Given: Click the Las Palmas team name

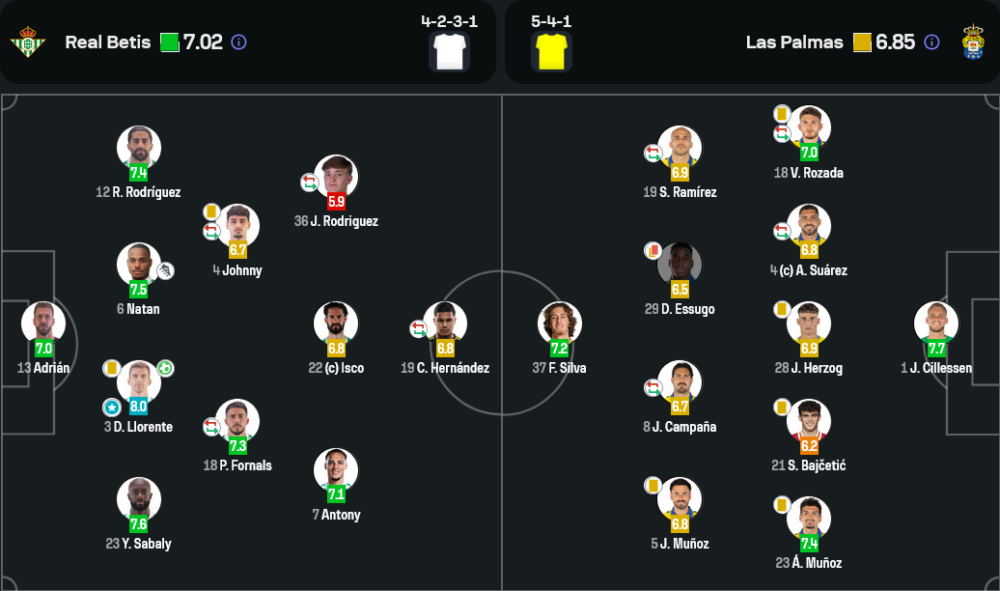Looking at the screenshot, I should (x=794, y=42).
